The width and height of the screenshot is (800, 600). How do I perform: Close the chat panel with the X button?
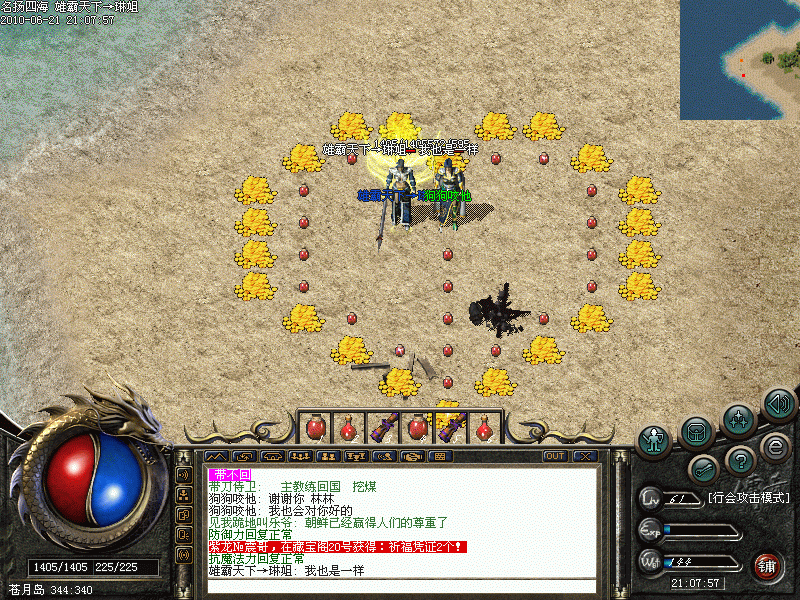pyautogui.click(x=585, y=456)
